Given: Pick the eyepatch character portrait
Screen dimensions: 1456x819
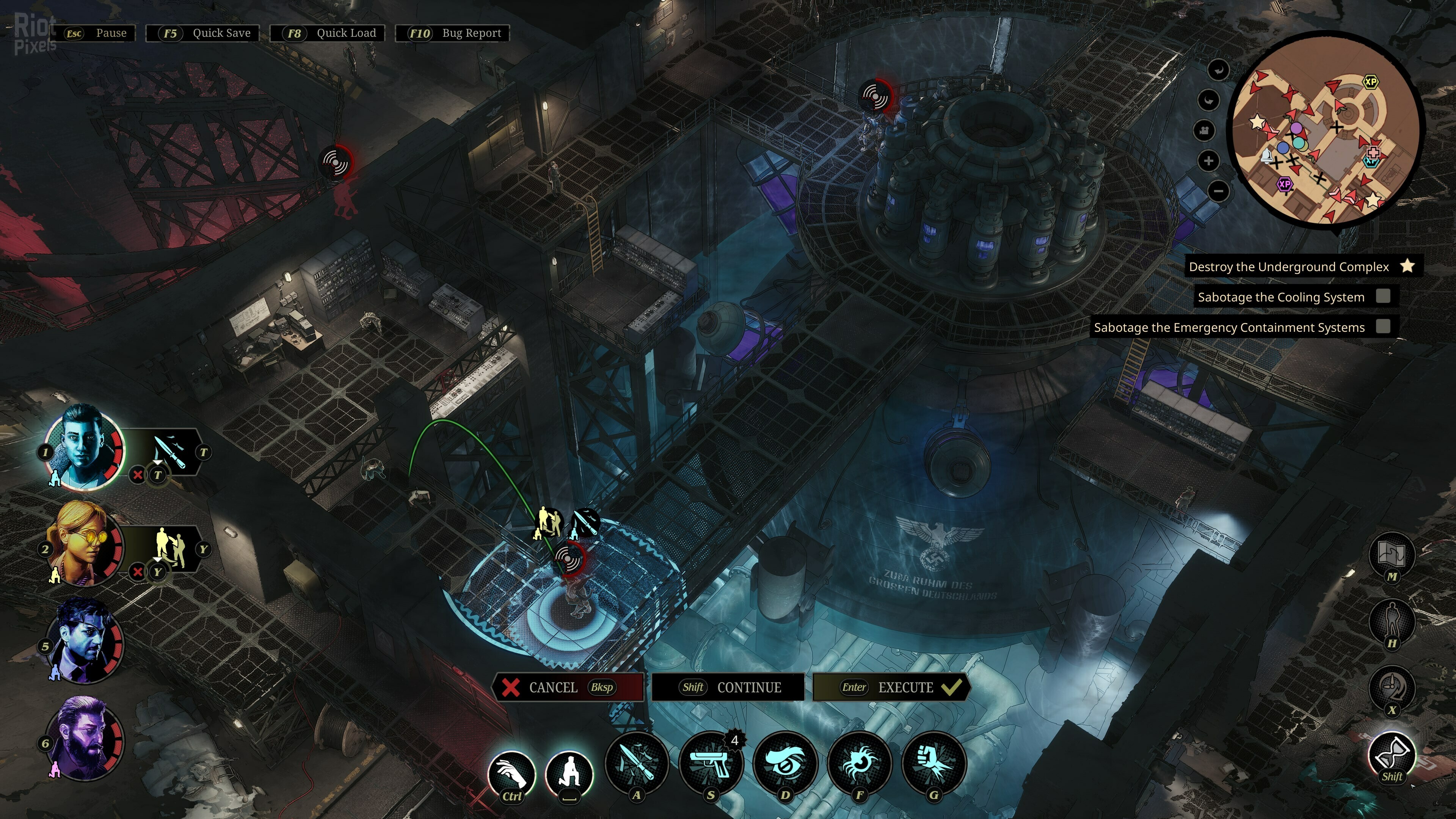Looking at the screenshot, I should coord(84,641).
